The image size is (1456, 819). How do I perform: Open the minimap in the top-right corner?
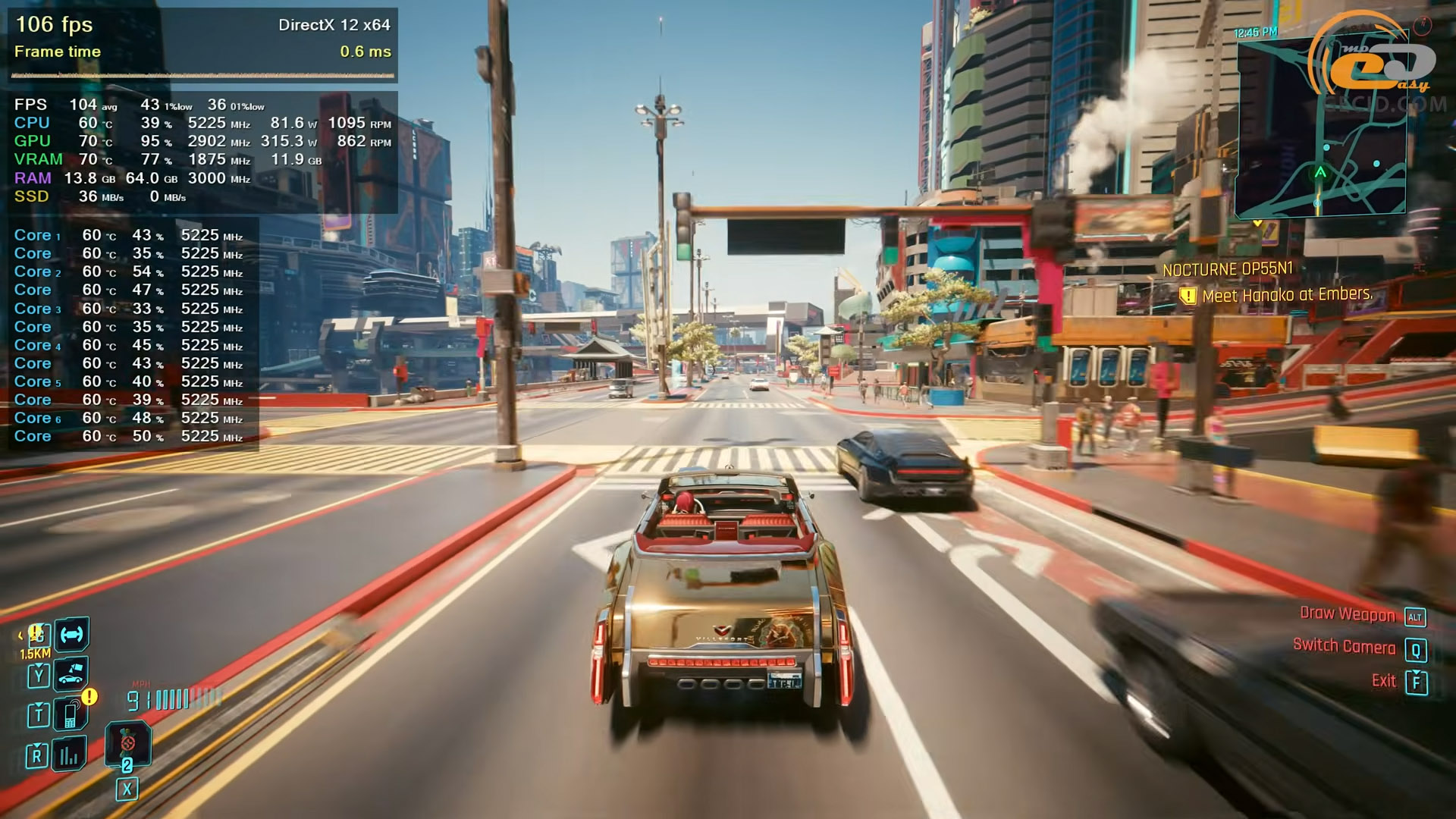click(x=1320, y=127)
